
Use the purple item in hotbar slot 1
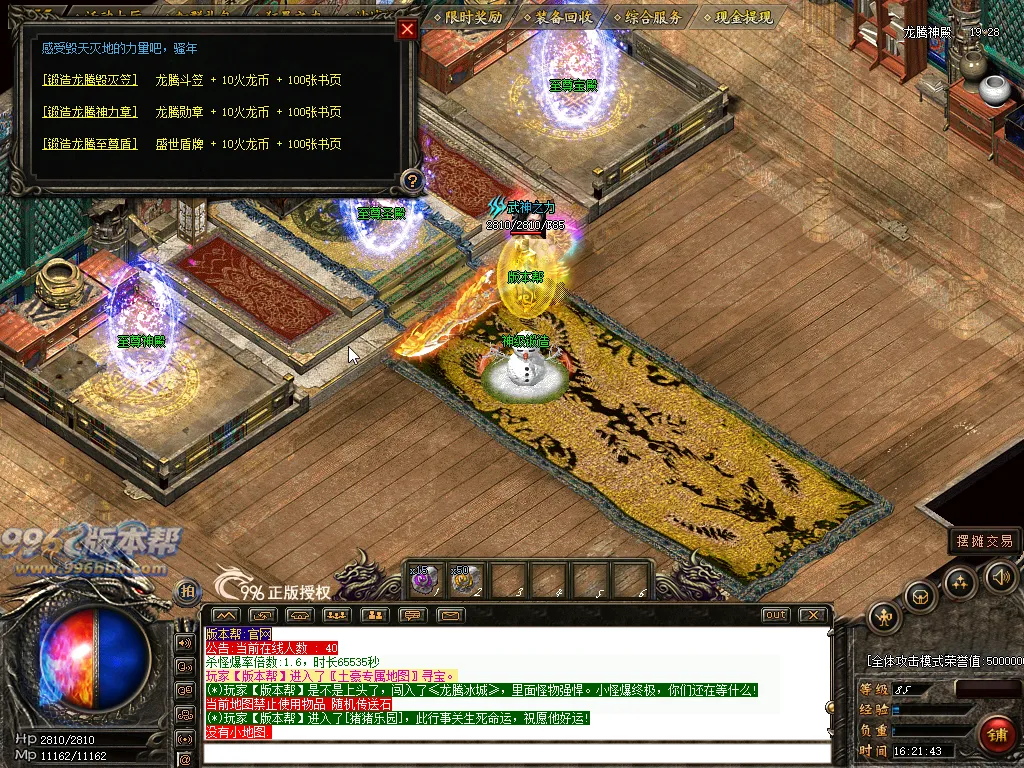(x=423, y=579)
